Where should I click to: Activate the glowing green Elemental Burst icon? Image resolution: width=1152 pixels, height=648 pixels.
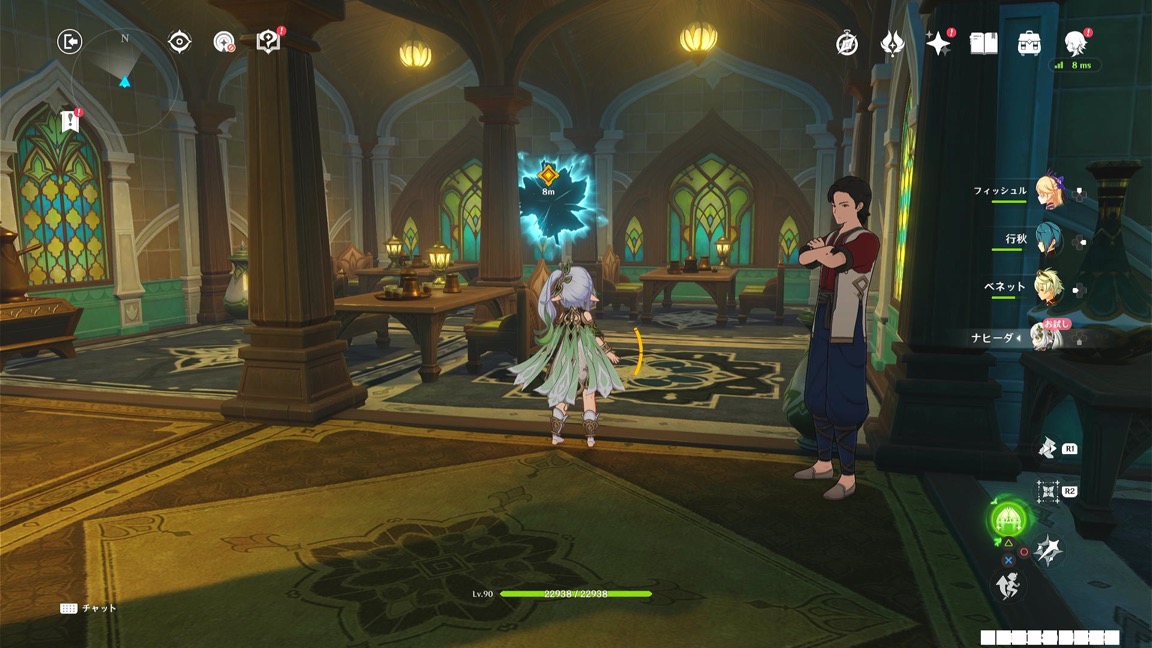(1007, 519)
